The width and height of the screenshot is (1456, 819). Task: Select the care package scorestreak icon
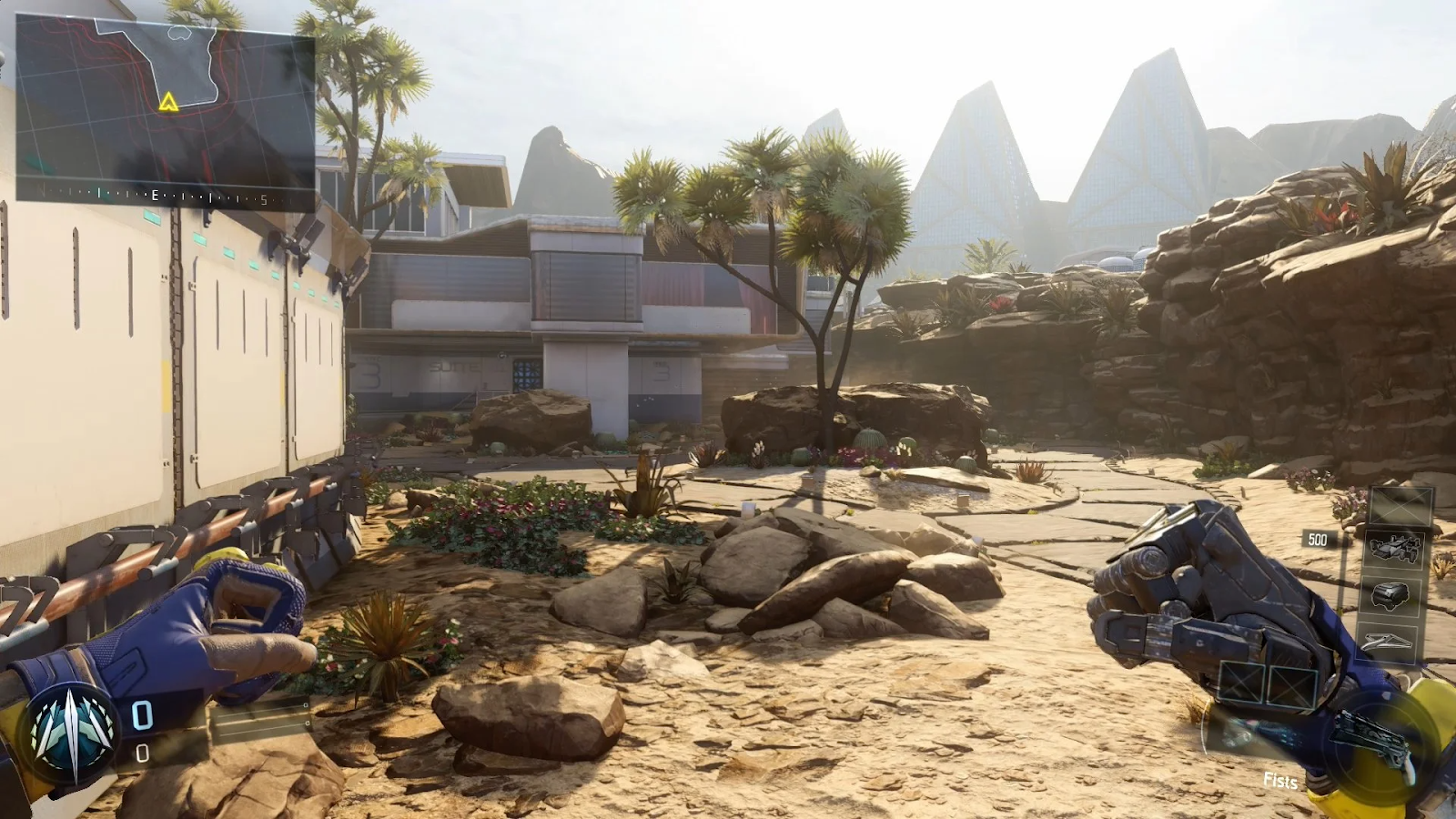(x=1391, y=596)
